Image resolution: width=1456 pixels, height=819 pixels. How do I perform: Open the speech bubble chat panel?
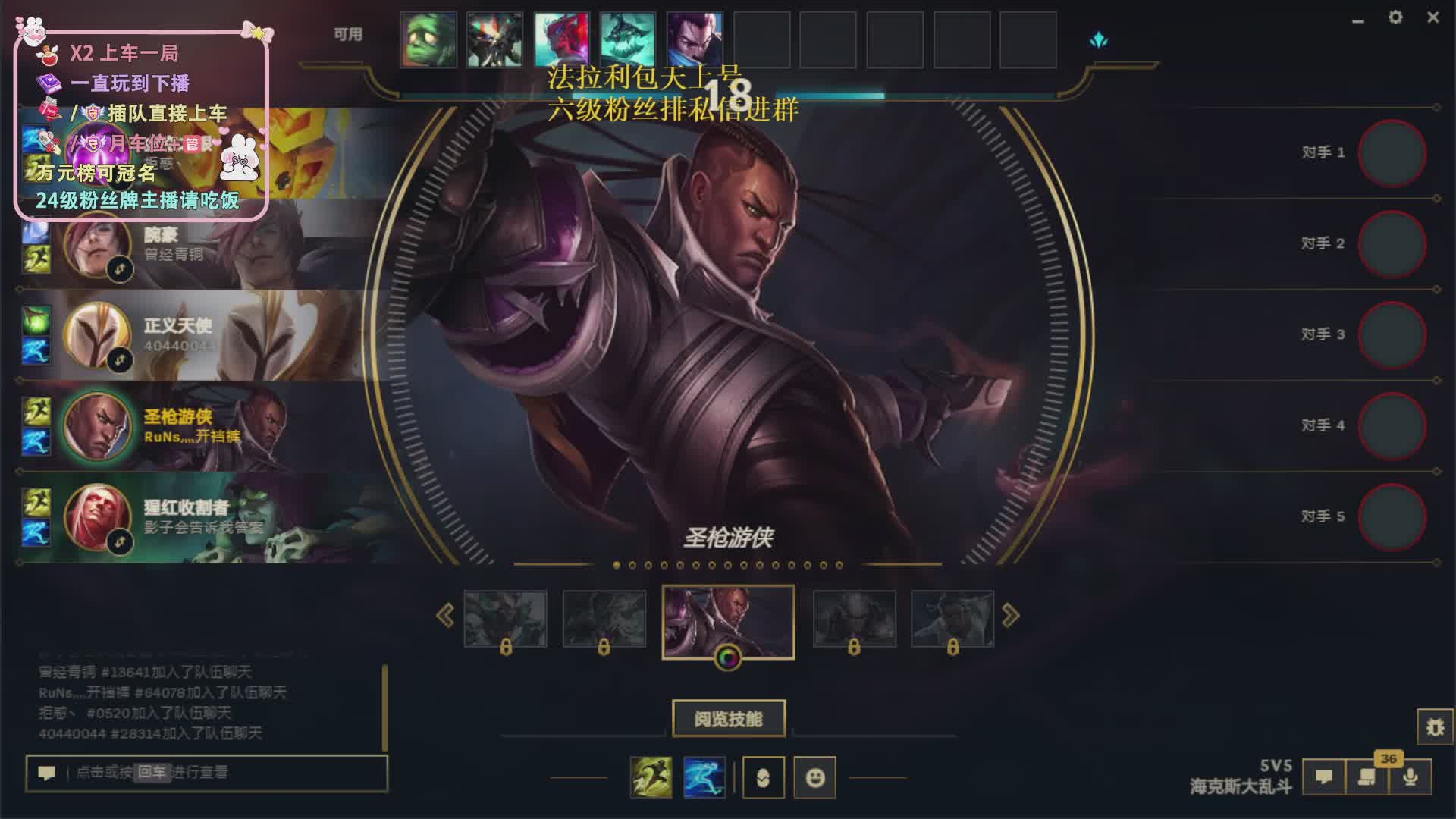pos(1324,777)
